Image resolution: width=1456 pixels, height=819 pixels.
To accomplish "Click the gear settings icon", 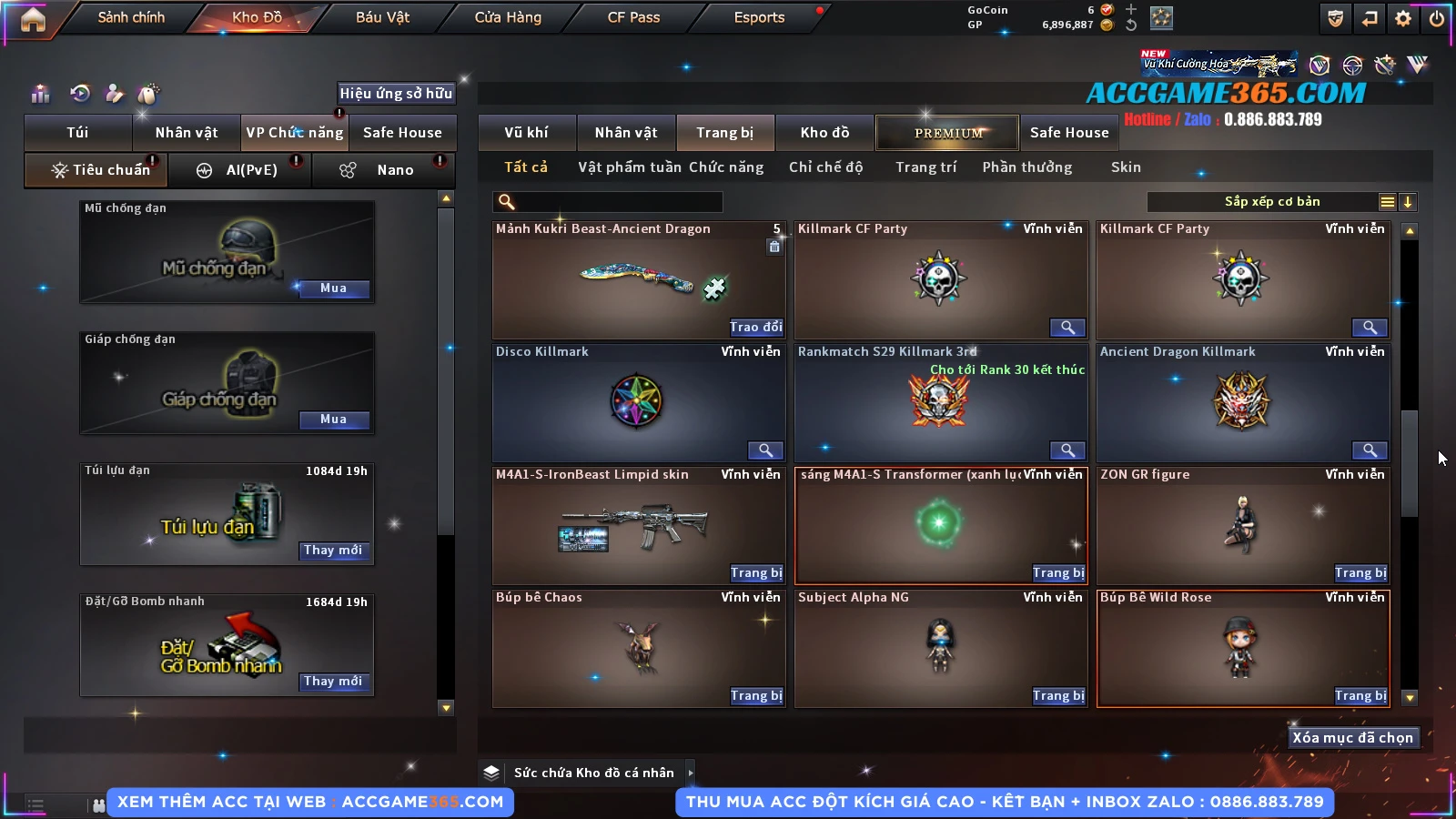I will point(1403,18).
